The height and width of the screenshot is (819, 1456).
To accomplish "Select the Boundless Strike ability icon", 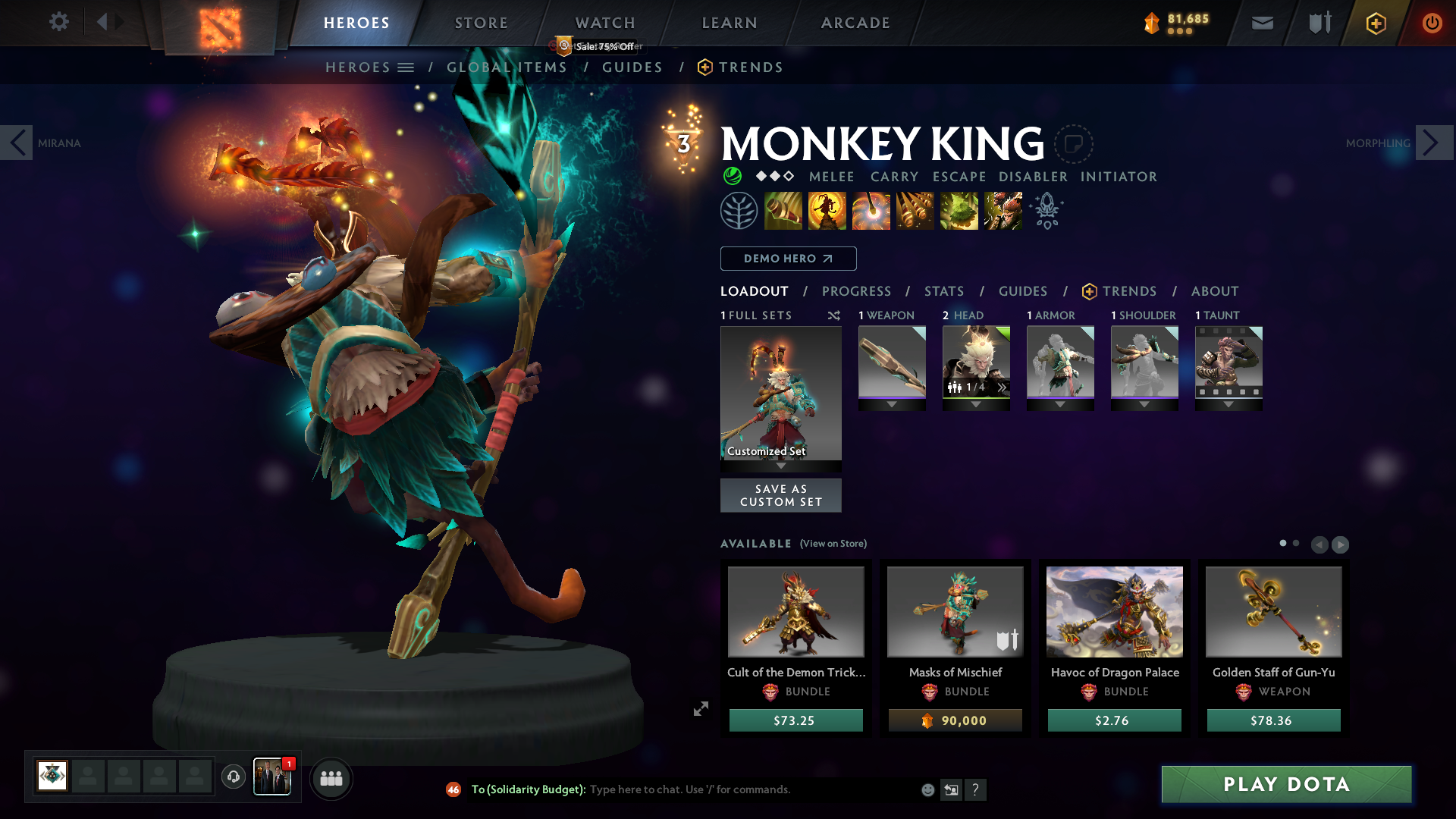I will (784, 210).
